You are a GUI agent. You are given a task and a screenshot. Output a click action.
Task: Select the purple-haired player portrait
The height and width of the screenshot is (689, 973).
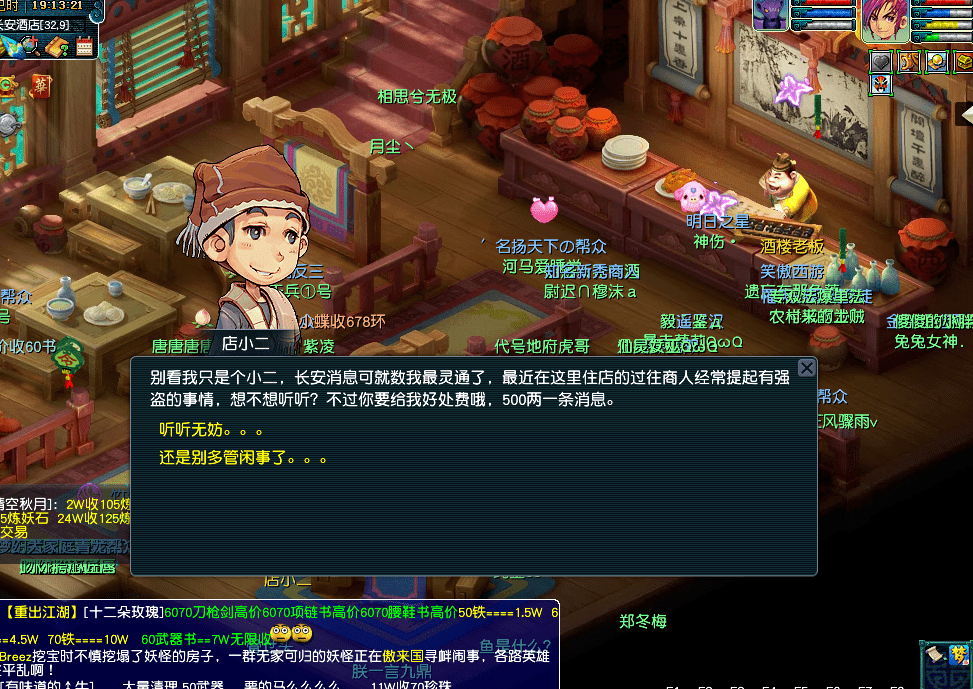pos(887,20)
